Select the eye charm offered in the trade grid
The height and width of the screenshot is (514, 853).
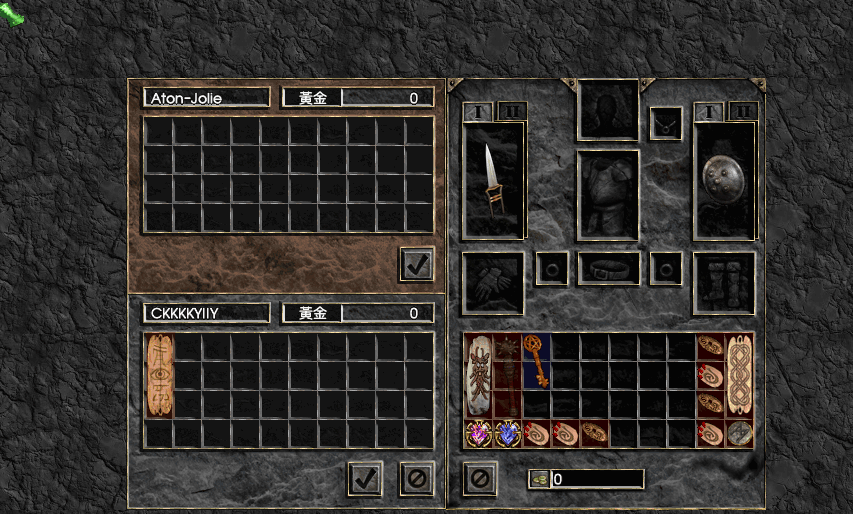pos(159,376)
